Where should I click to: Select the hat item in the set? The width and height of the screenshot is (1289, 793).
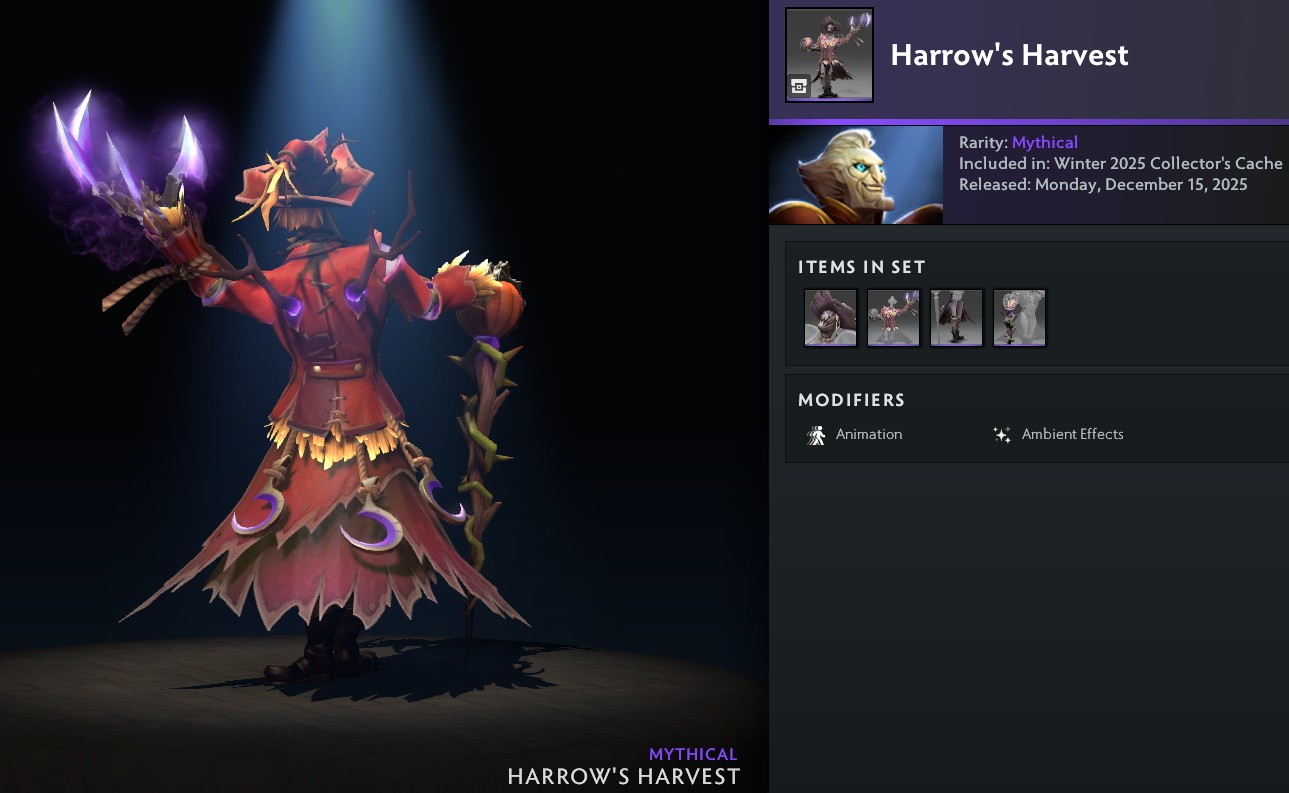(x=831, y=318)
